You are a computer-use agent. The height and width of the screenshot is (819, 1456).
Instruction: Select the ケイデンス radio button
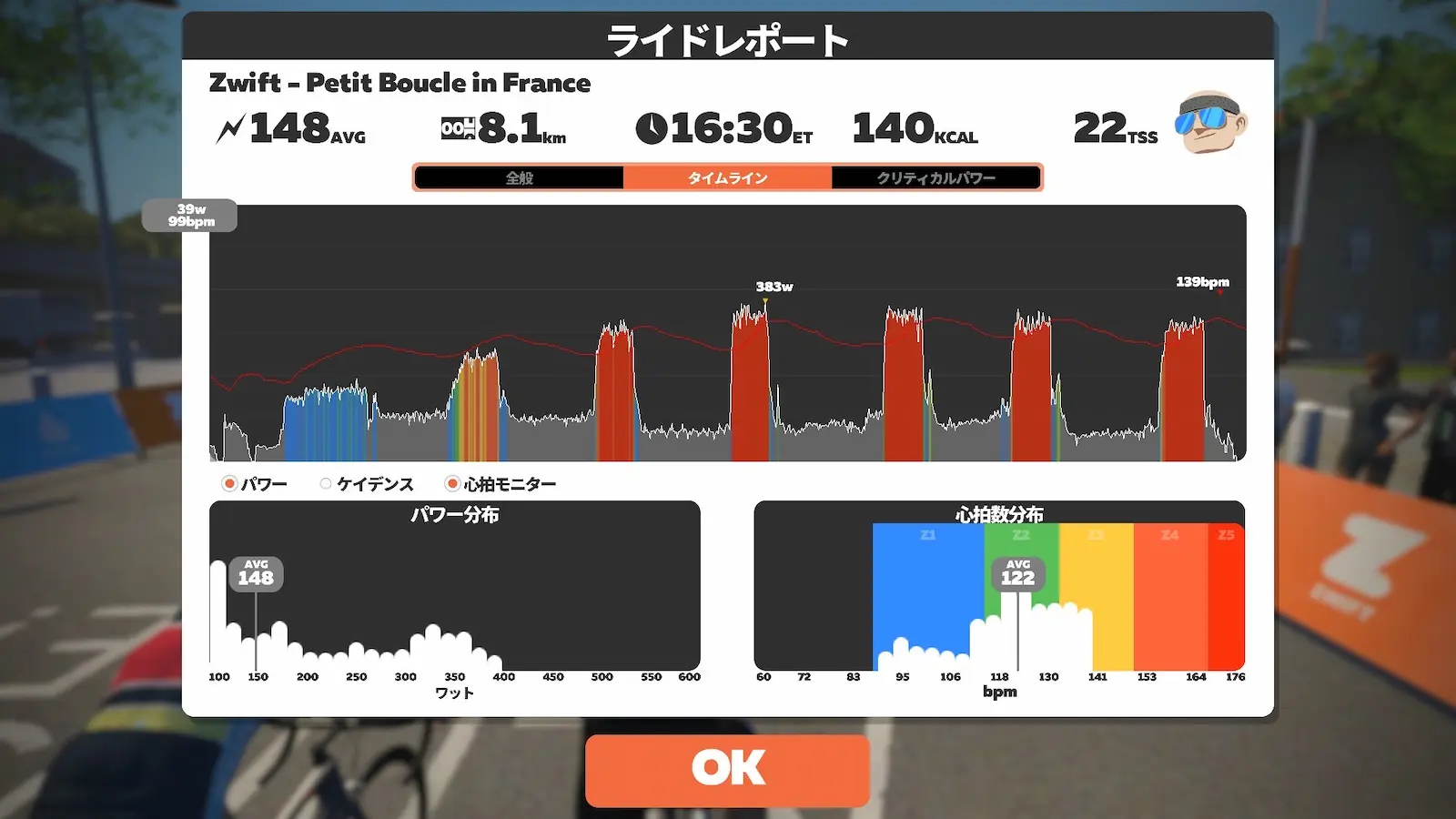(x=325, y=483)
